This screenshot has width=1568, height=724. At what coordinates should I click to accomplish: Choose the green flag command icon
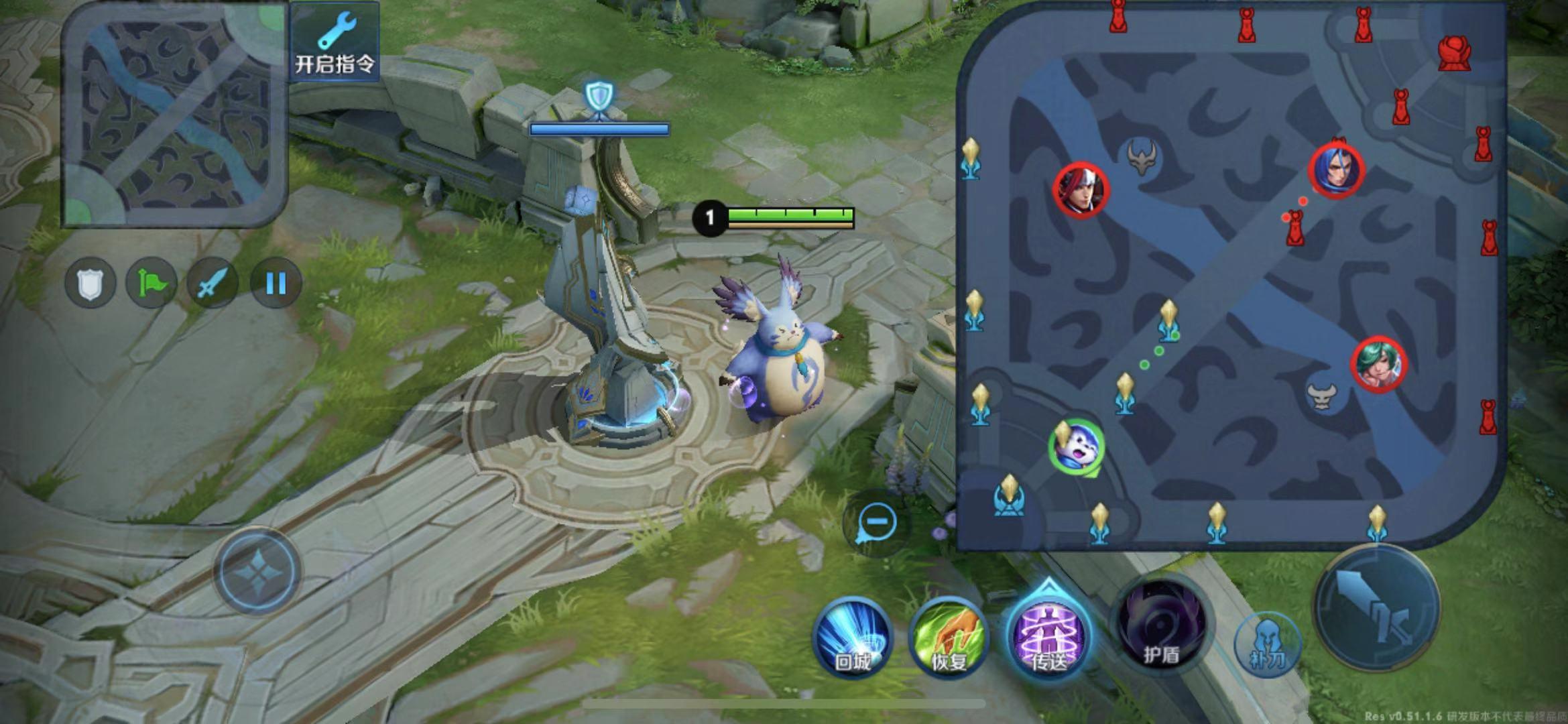click(152, 283)
